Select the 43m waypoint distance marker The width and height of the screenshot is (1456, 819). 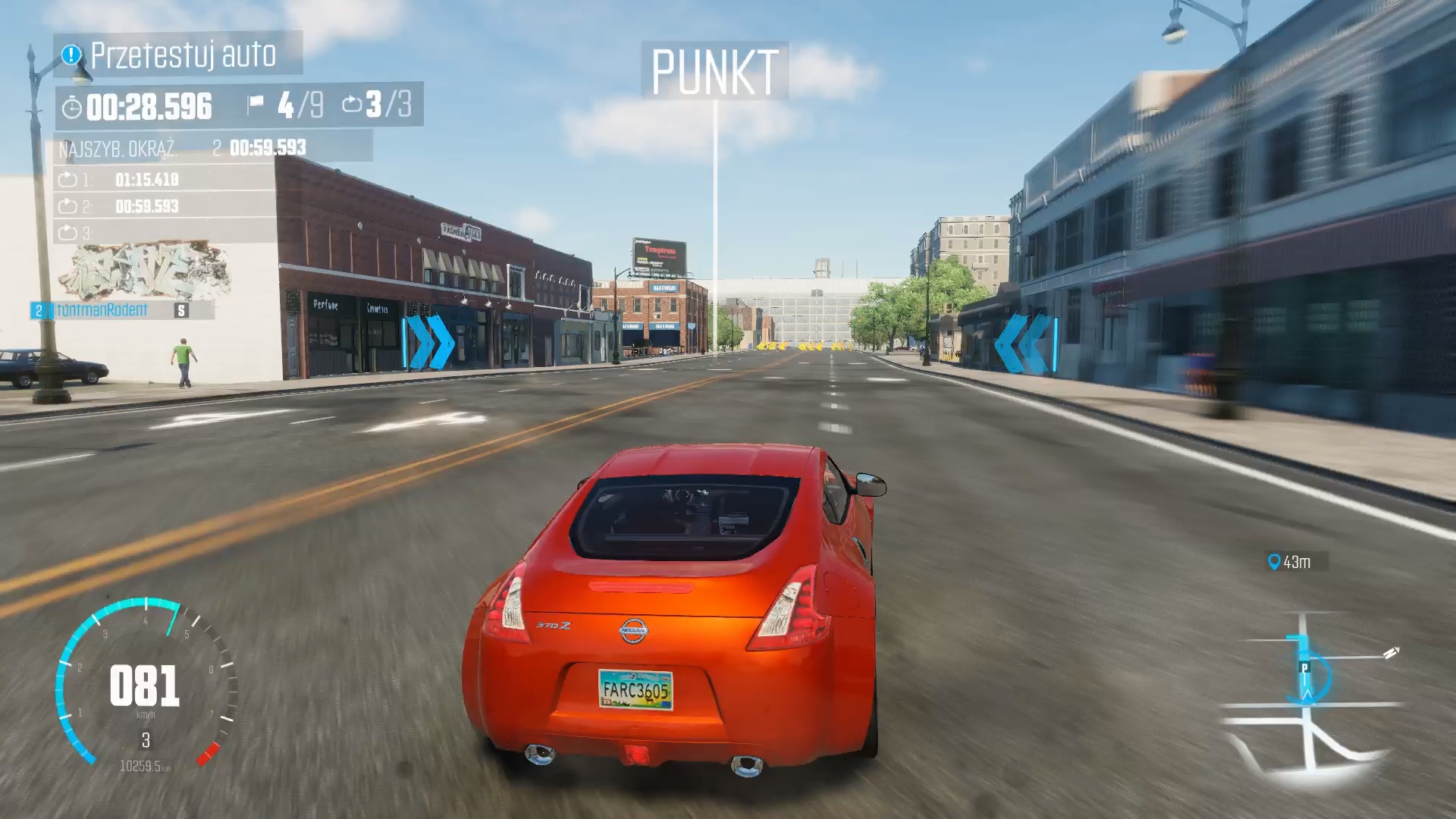pyautogui.click(x=1289, y=562)
